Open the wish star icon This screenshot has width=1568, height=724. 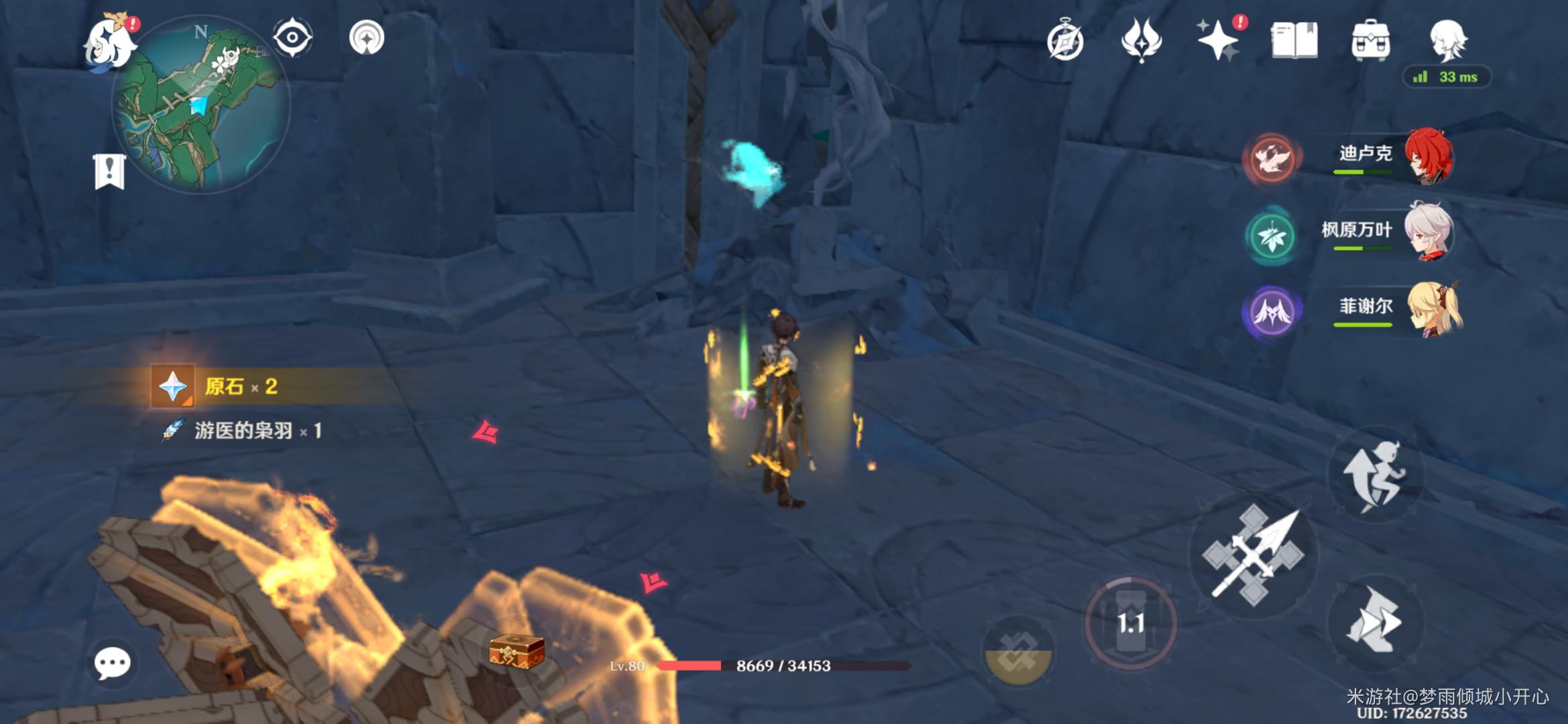(x=1219, y=40)
